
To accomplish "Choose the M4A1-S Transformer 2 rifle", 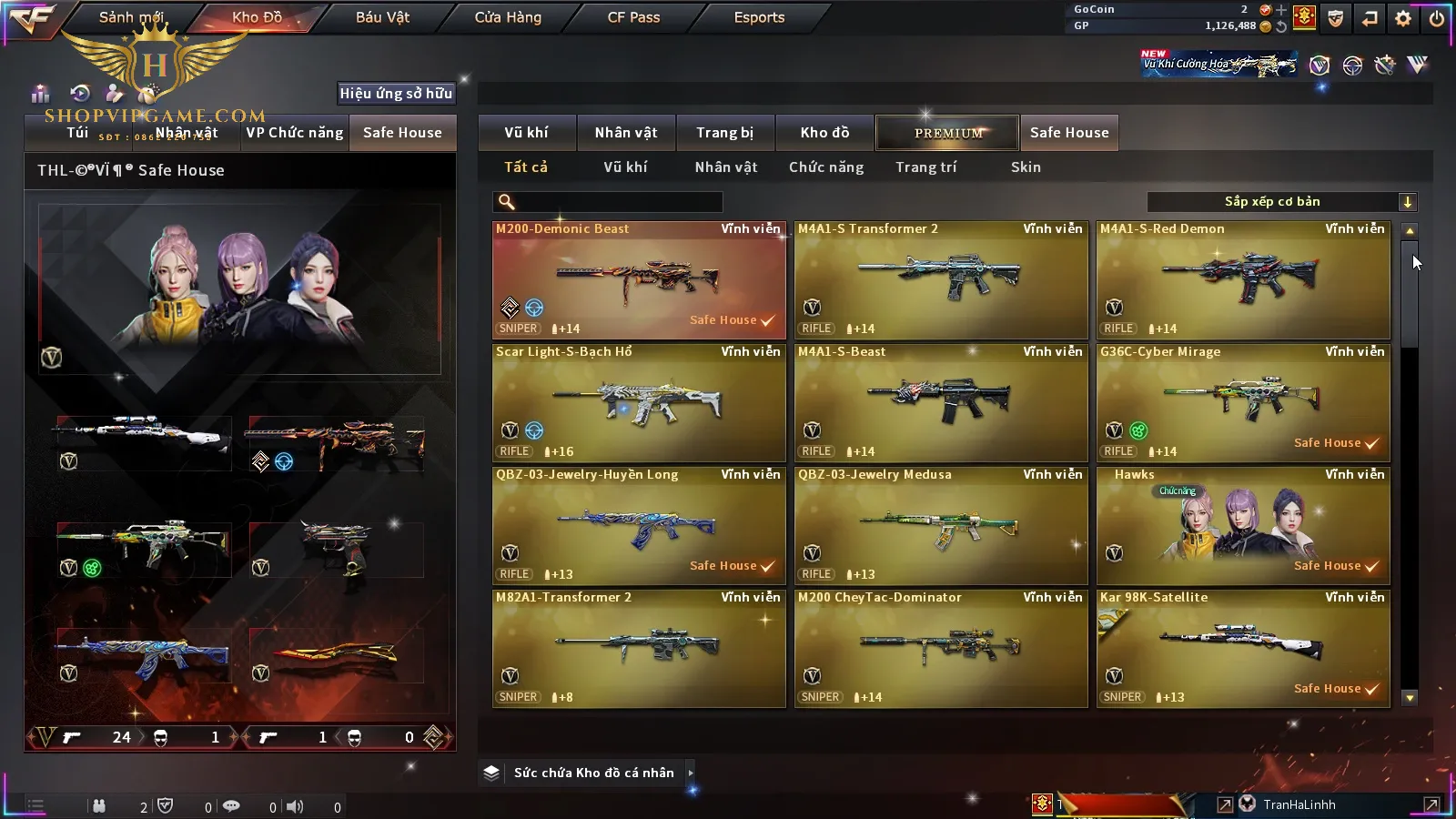I will (940, 280).
